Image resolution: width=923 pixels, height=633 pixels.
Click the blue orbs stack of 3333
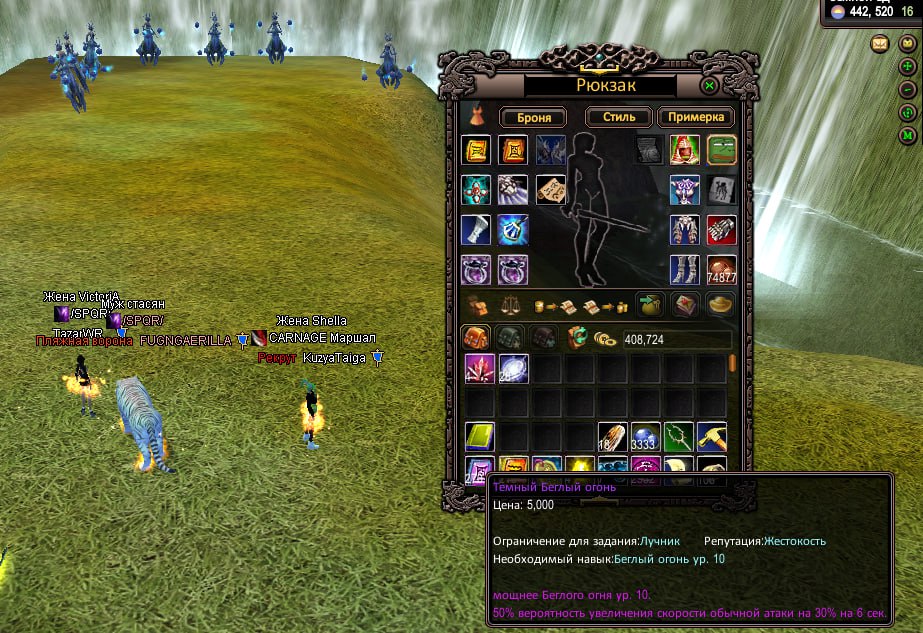click(x=645, y=437)
